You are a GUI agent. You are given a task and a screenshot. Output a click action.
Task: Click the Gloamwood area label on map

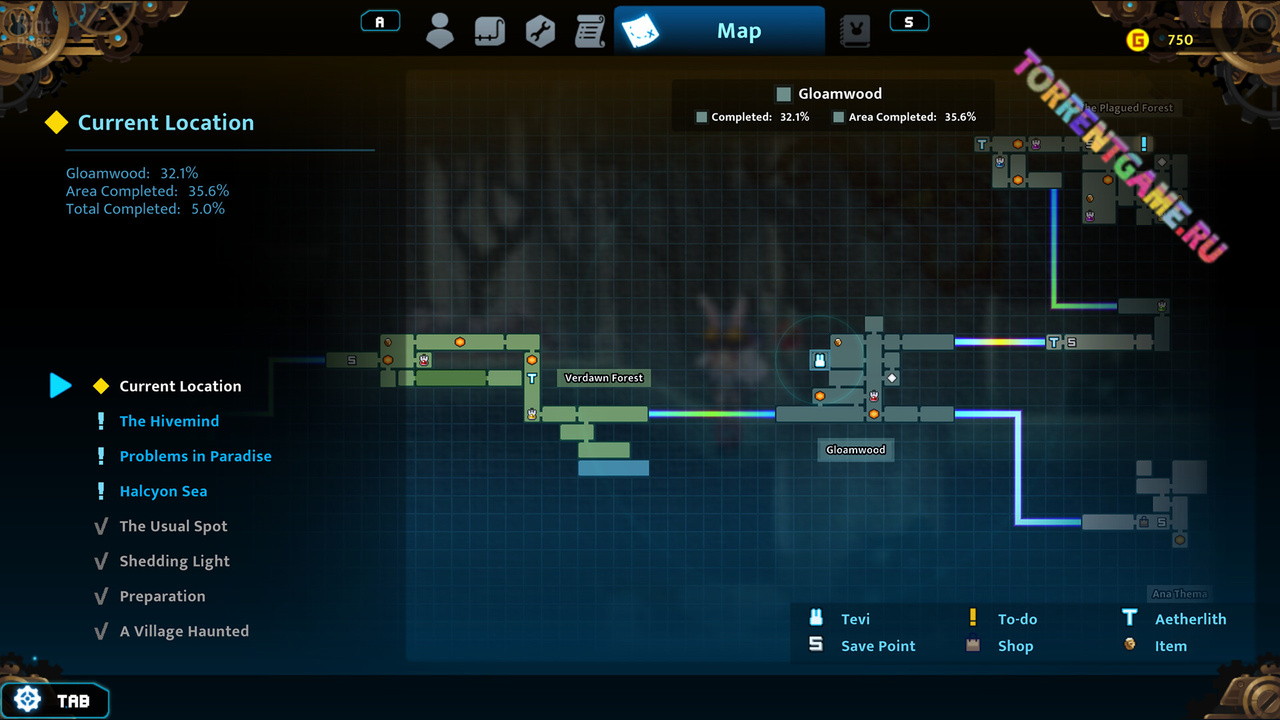click(x=856, y=450)
